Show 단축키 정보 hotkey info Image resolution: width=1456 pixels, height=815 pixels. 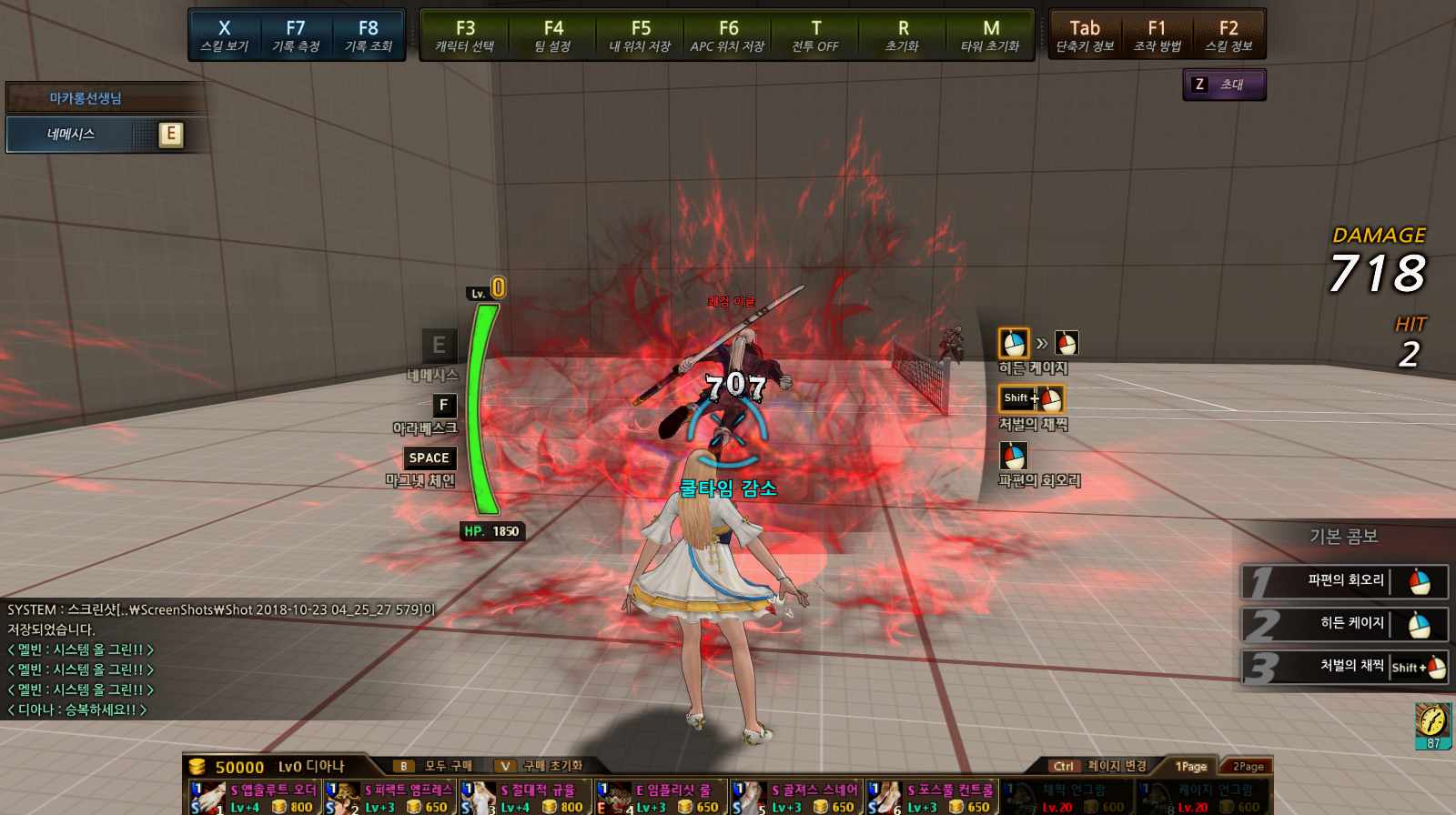(x=1085, y=35)
